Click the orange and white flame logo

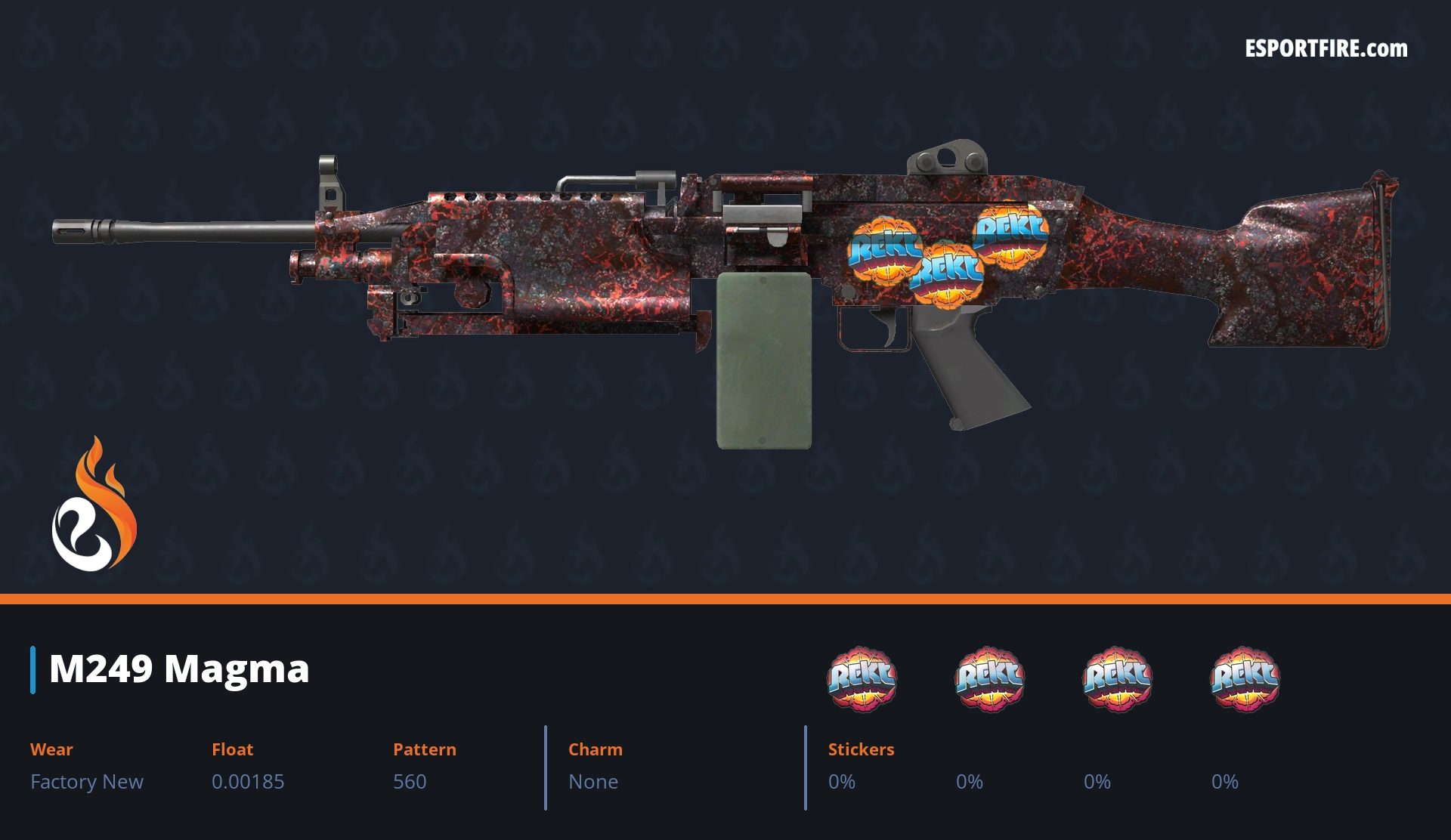(94, 505)
